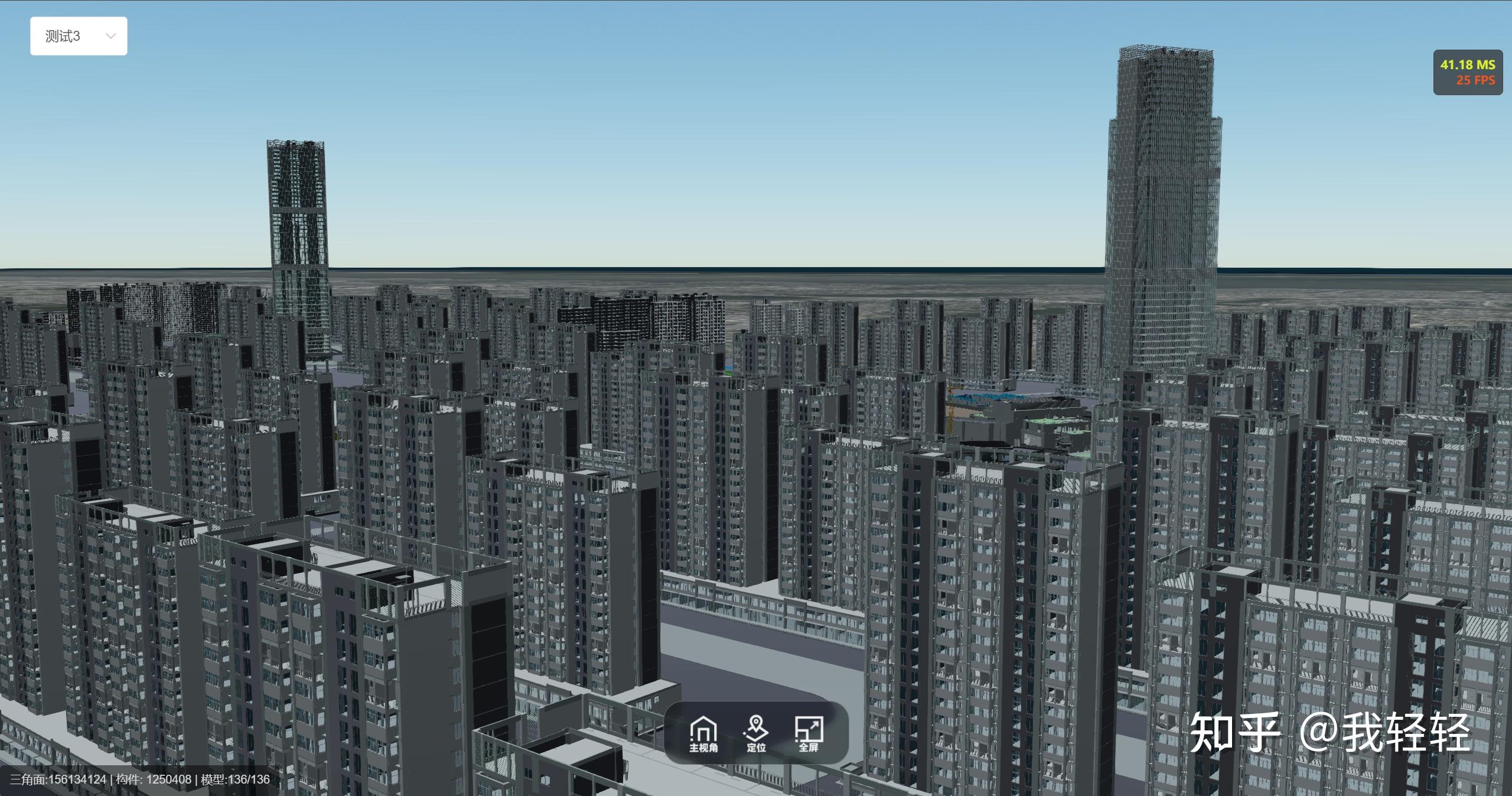Image resolution: width=1512 pixels, height=796 pixels.
Task: Click the yellow 41.18 MS performance readout
Action: point(1467,65)
